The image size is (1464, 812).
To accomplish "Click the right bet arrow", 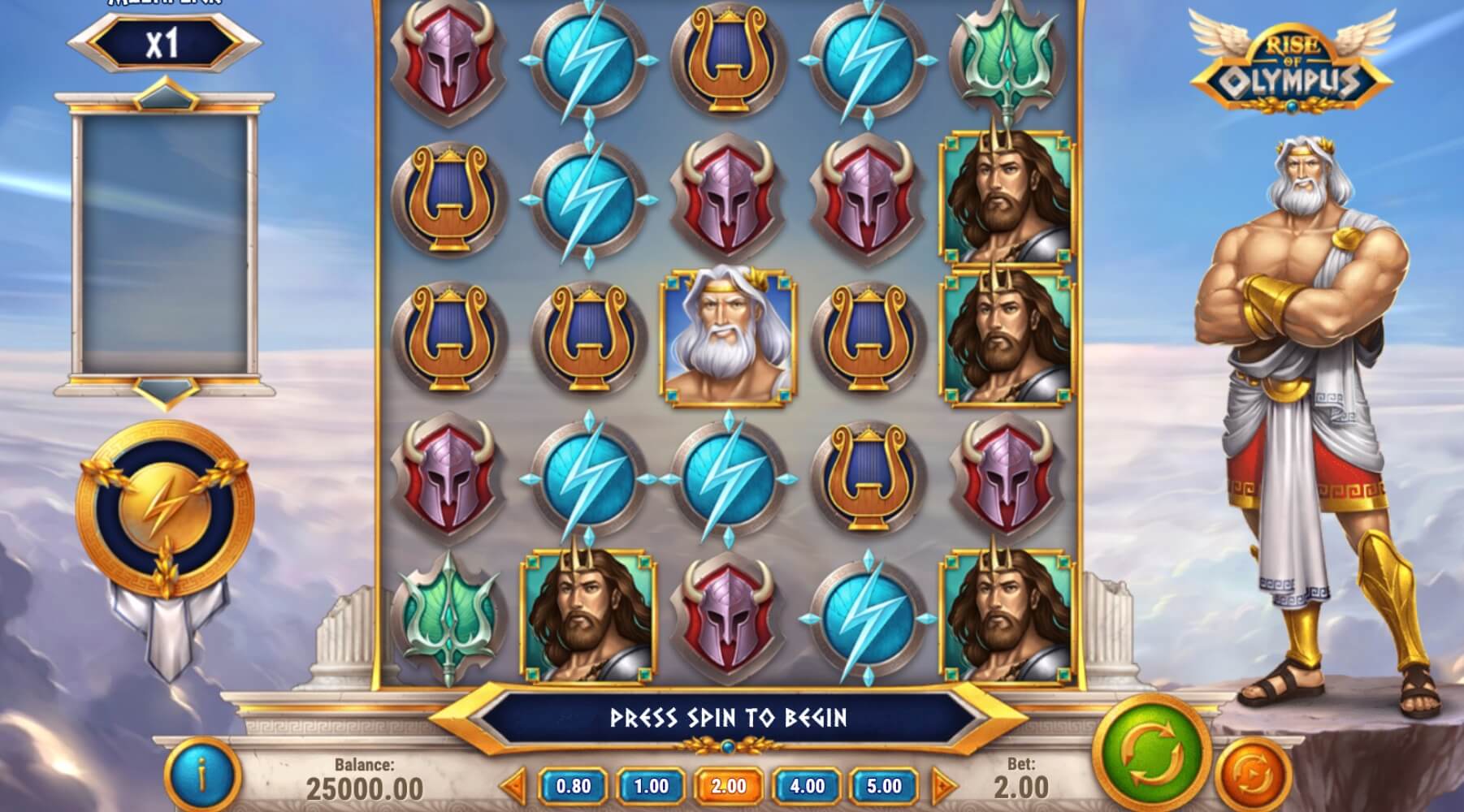I will tap(942, 786).
